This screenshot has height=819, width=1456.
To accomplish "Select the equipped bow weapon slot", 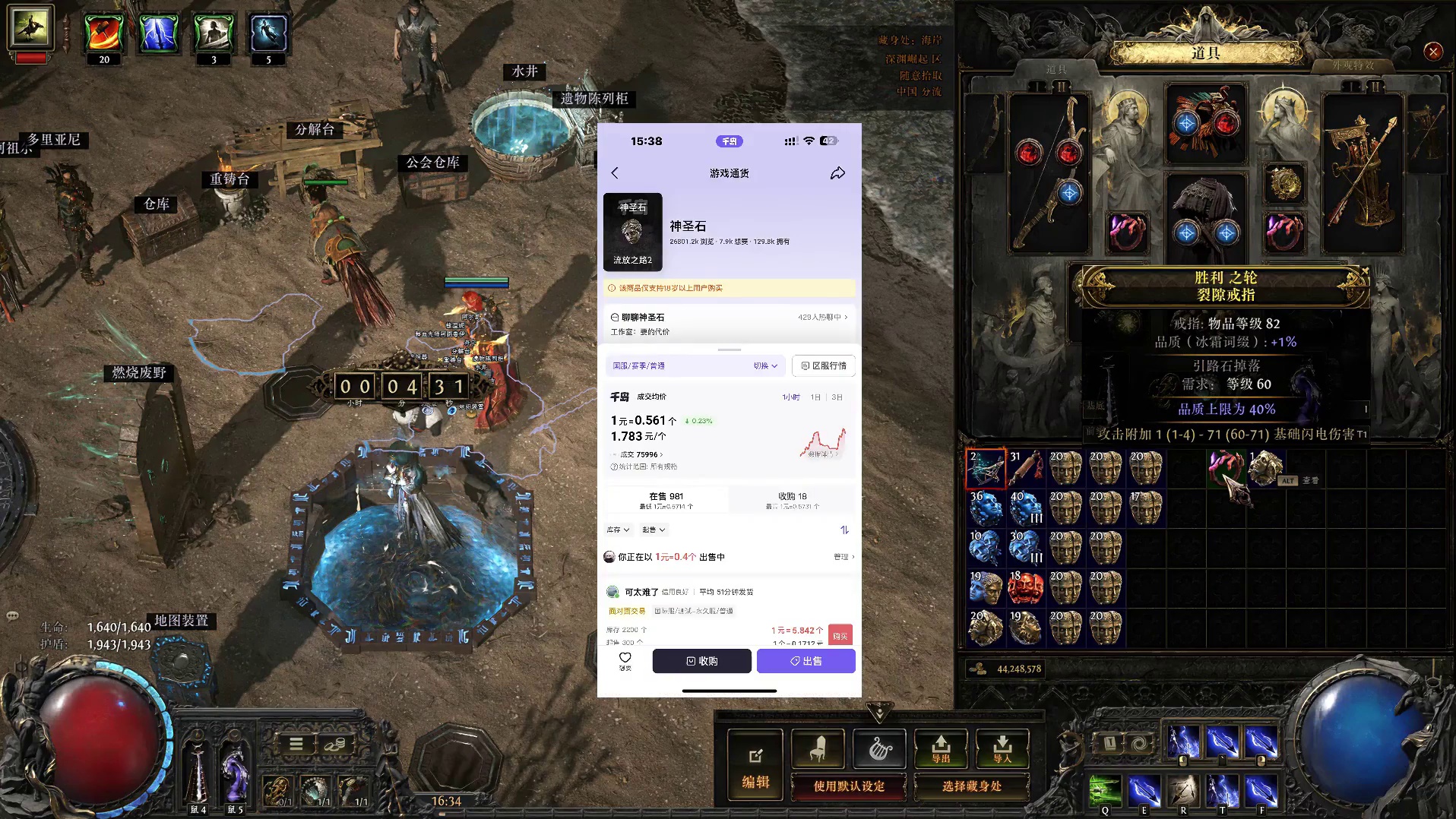I will tap(1049, 173).
